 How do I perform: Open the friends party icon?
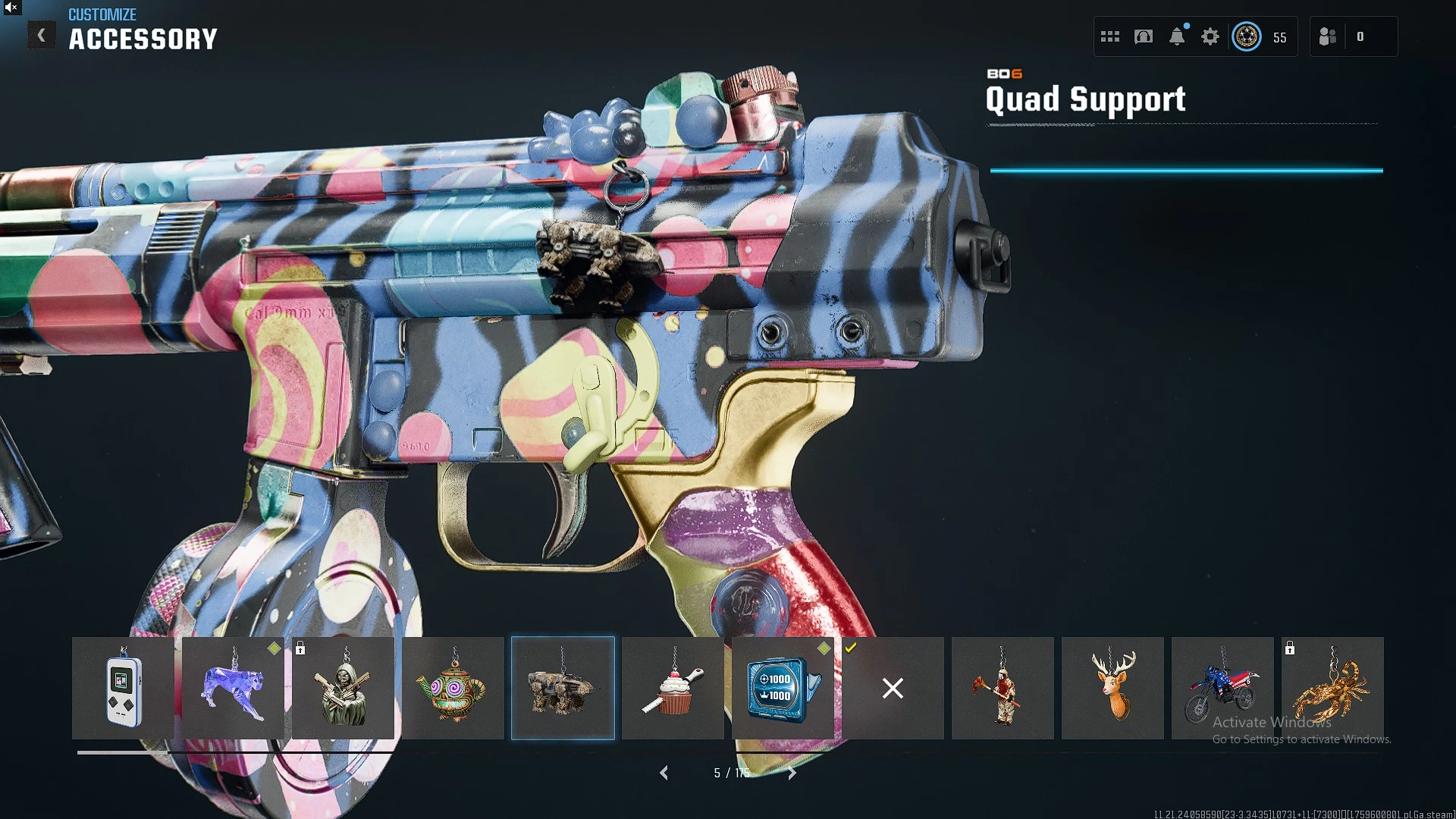(1327, 36)
